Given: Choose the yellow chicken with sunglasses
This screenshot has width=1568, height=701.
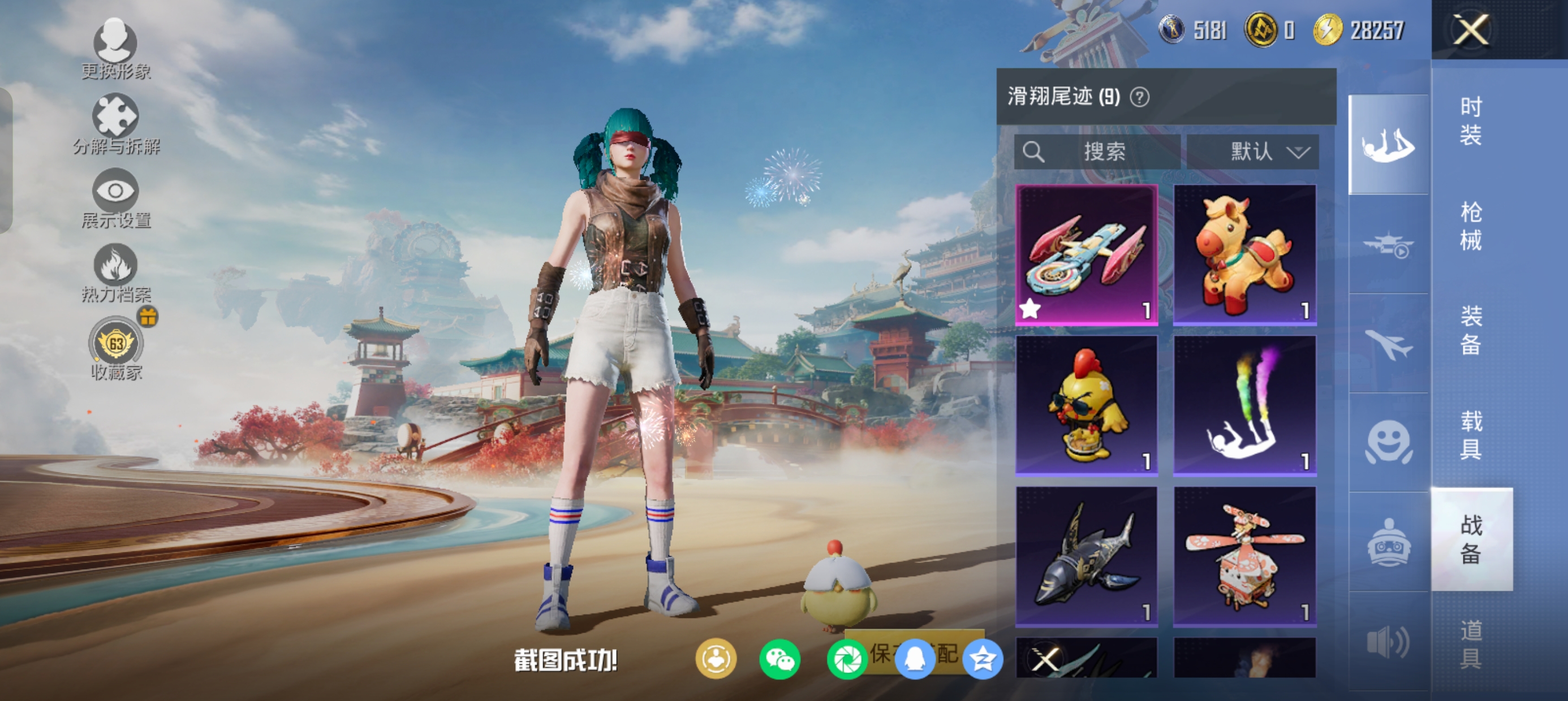Looking at the screenshot, I should 1087,405.
